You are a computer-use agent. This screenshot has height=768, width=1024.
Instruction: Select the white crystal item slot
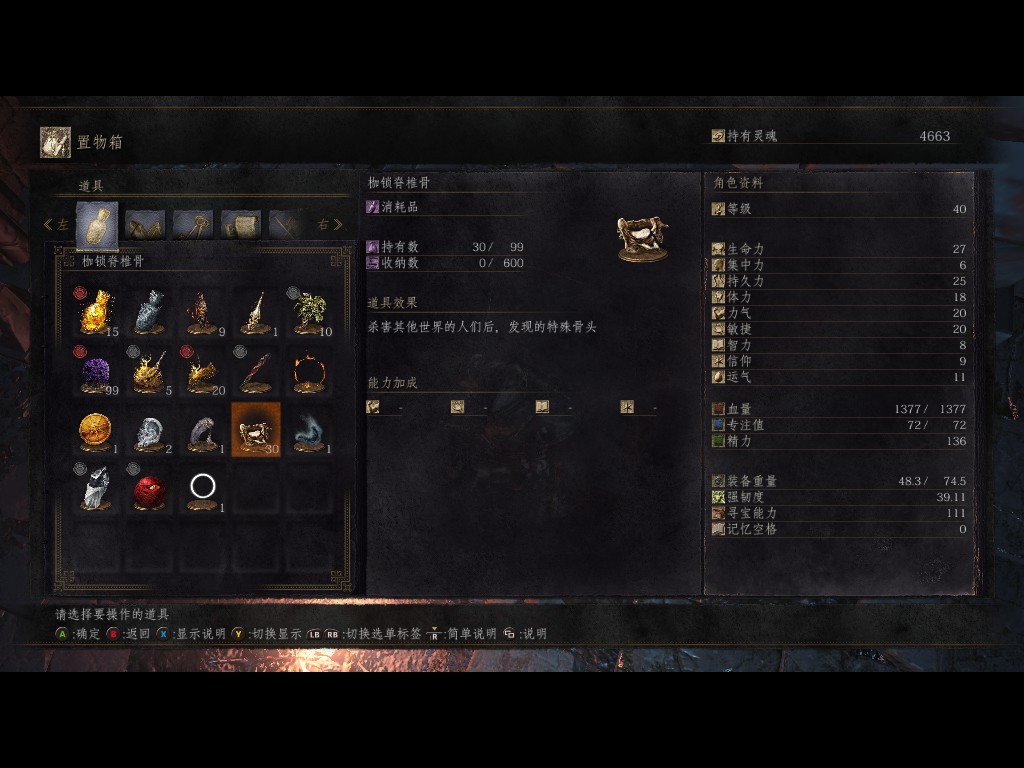click(95, 488)
